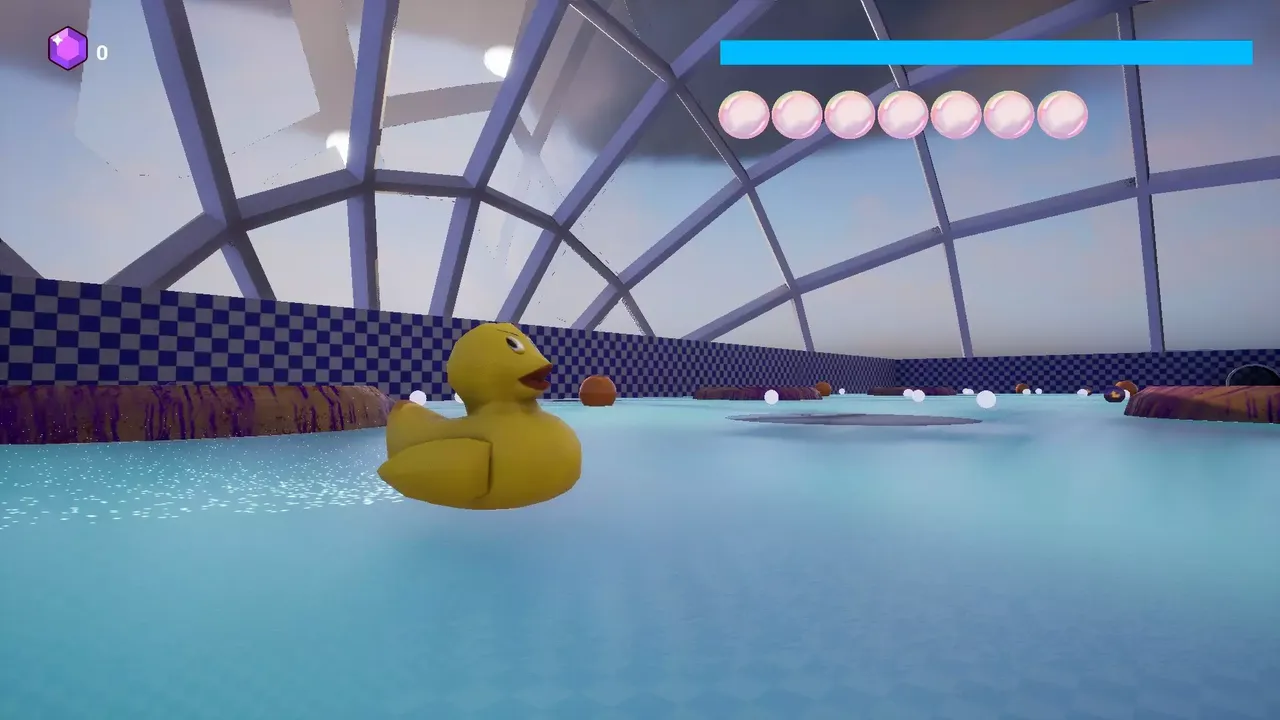The height and width of the screenshot is (720, 1280).
Task: Click the first pink pearl orb
Action: pos(741,114)
